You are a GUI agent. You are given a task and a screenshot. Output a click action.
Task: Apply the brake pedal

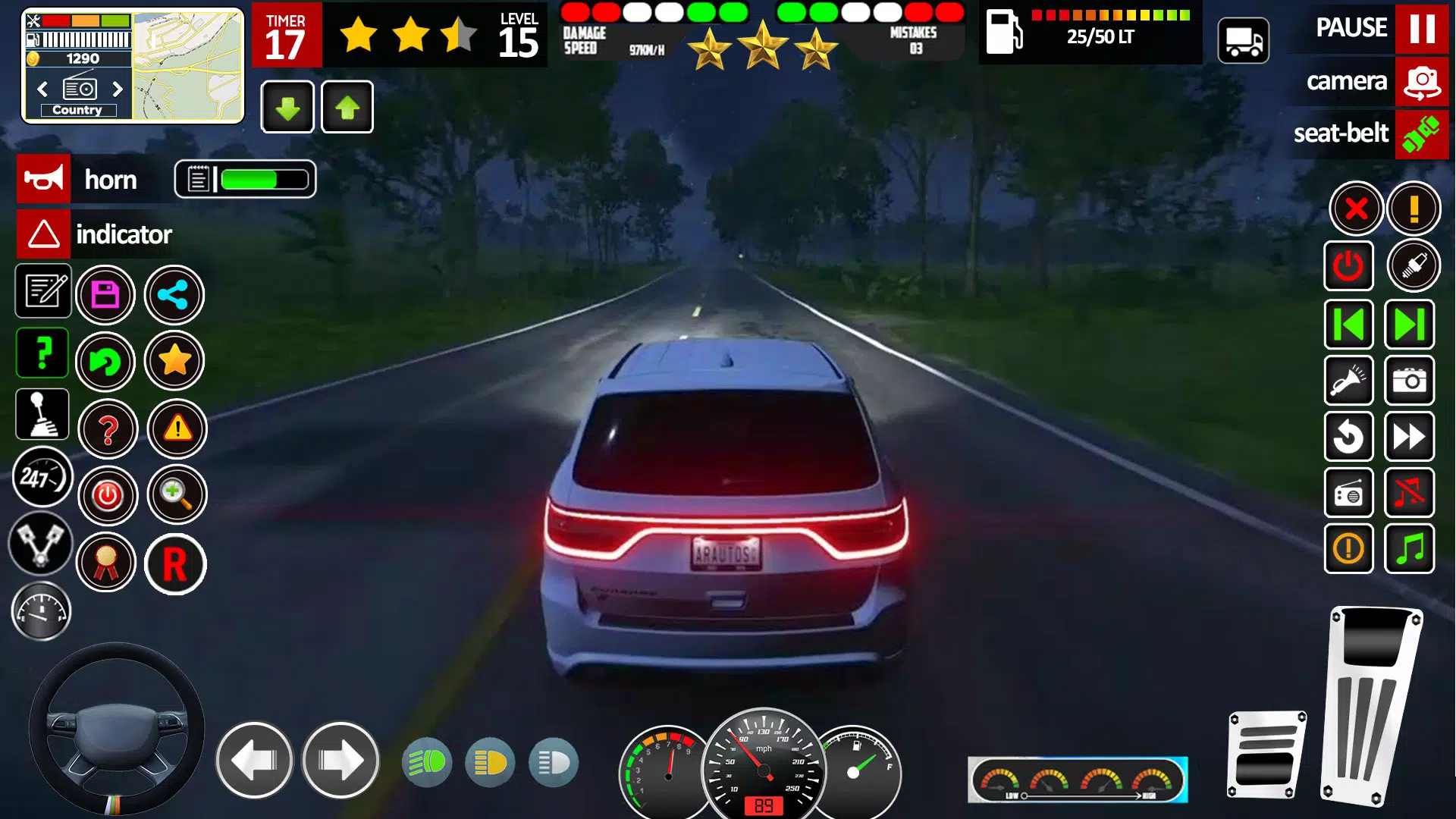coord(1266,755)
